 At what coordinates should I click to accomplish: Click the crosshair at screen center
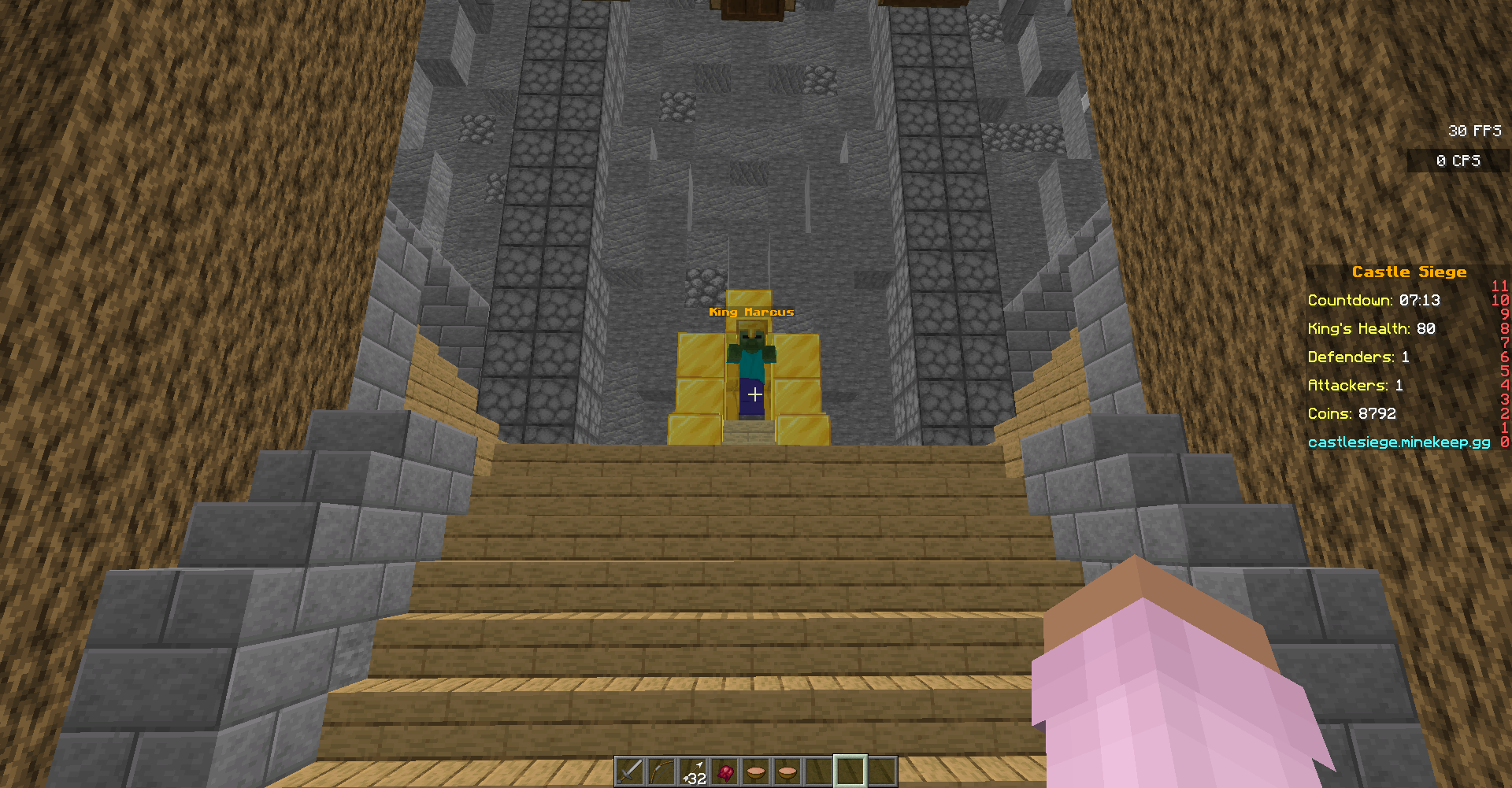[x=754, y=394]
